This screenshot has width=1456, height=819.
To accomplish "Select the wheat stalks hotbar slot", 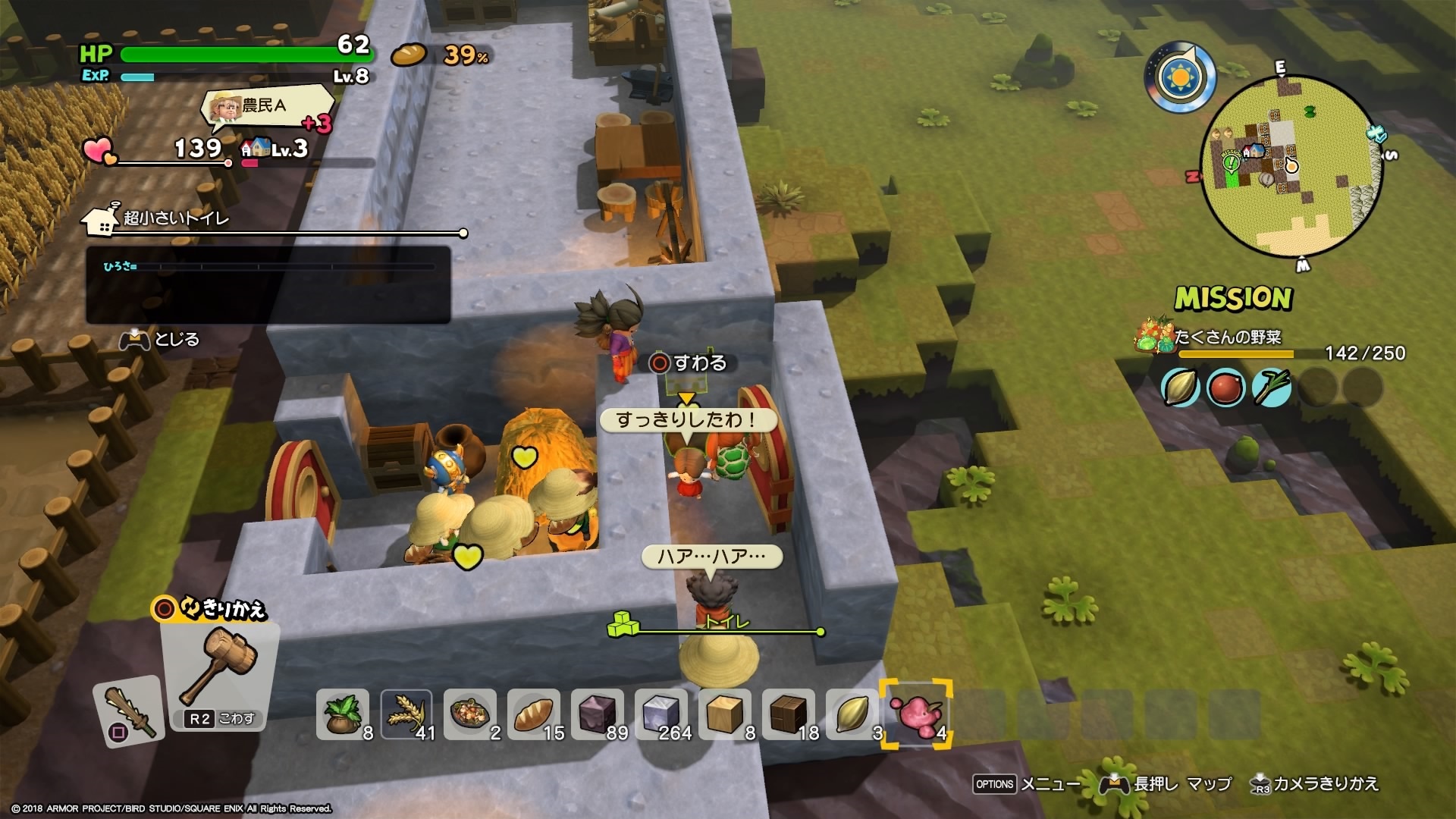I will pyautogui.click(x=406, y=714).
